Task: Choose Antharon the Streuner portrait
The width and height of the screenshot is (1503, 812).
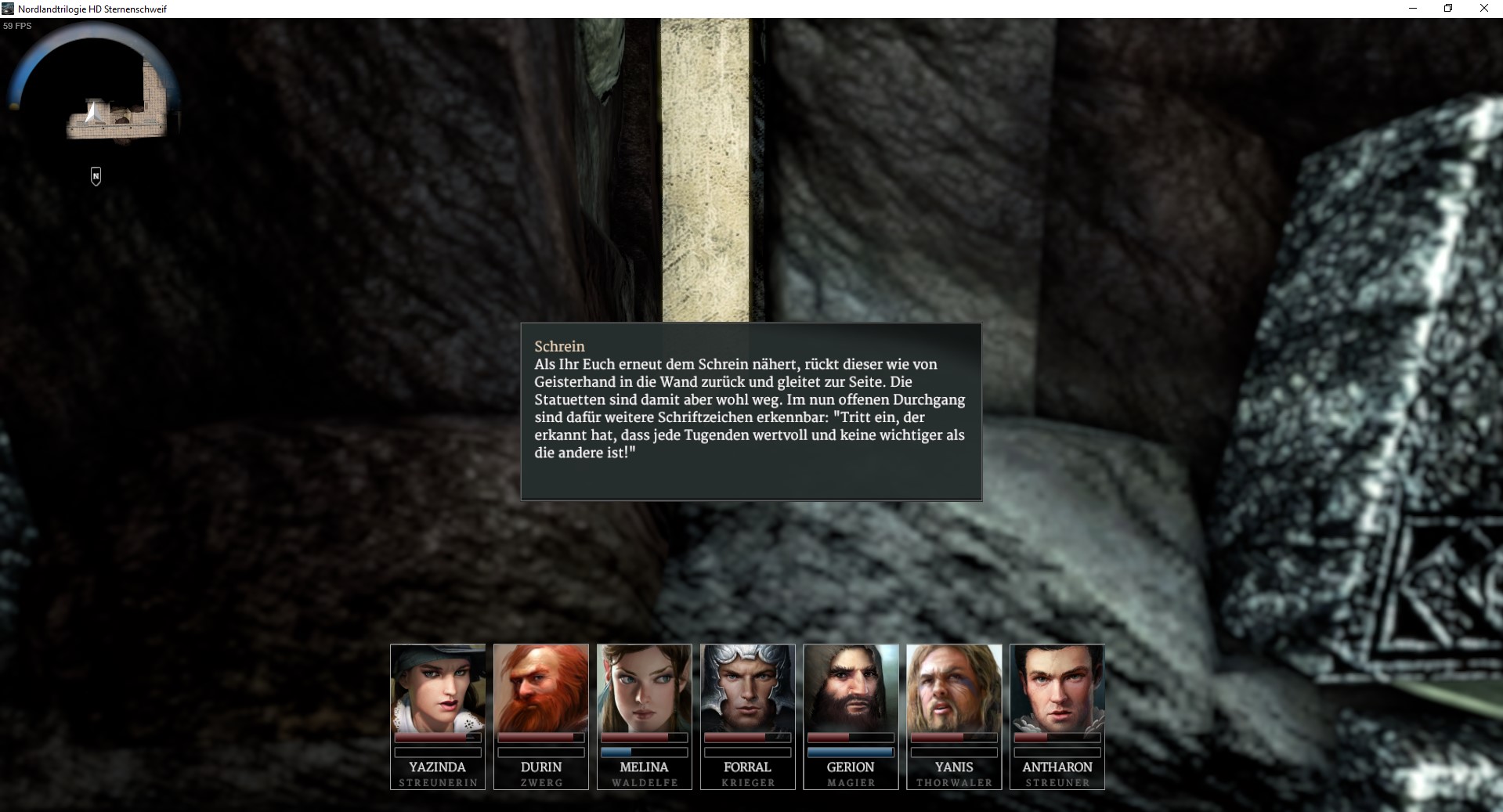Action: 1057,688
